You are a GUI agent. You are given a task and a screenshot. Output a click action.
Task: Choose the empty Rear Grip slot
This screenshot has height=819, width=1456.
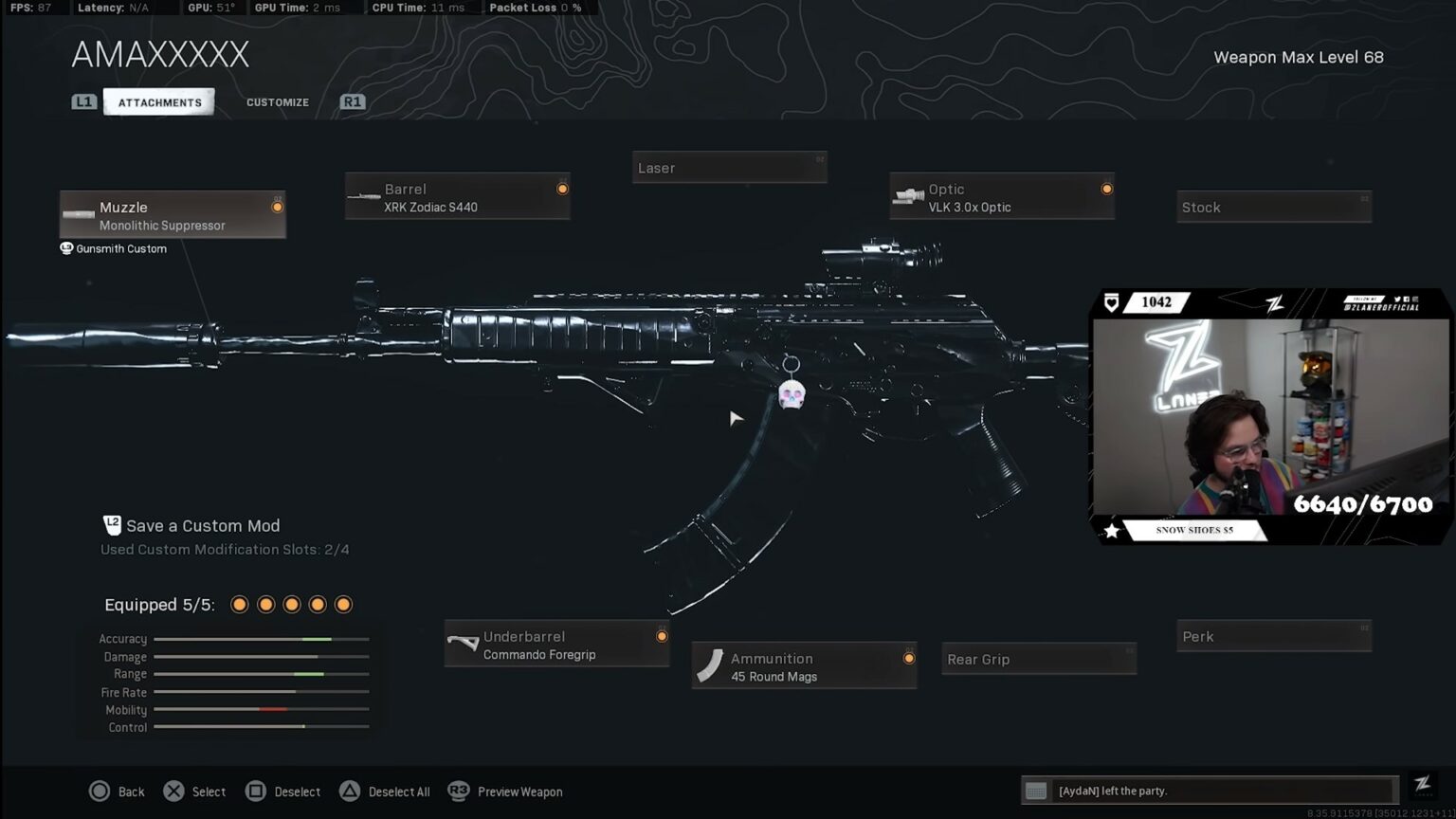[1039, 659]
